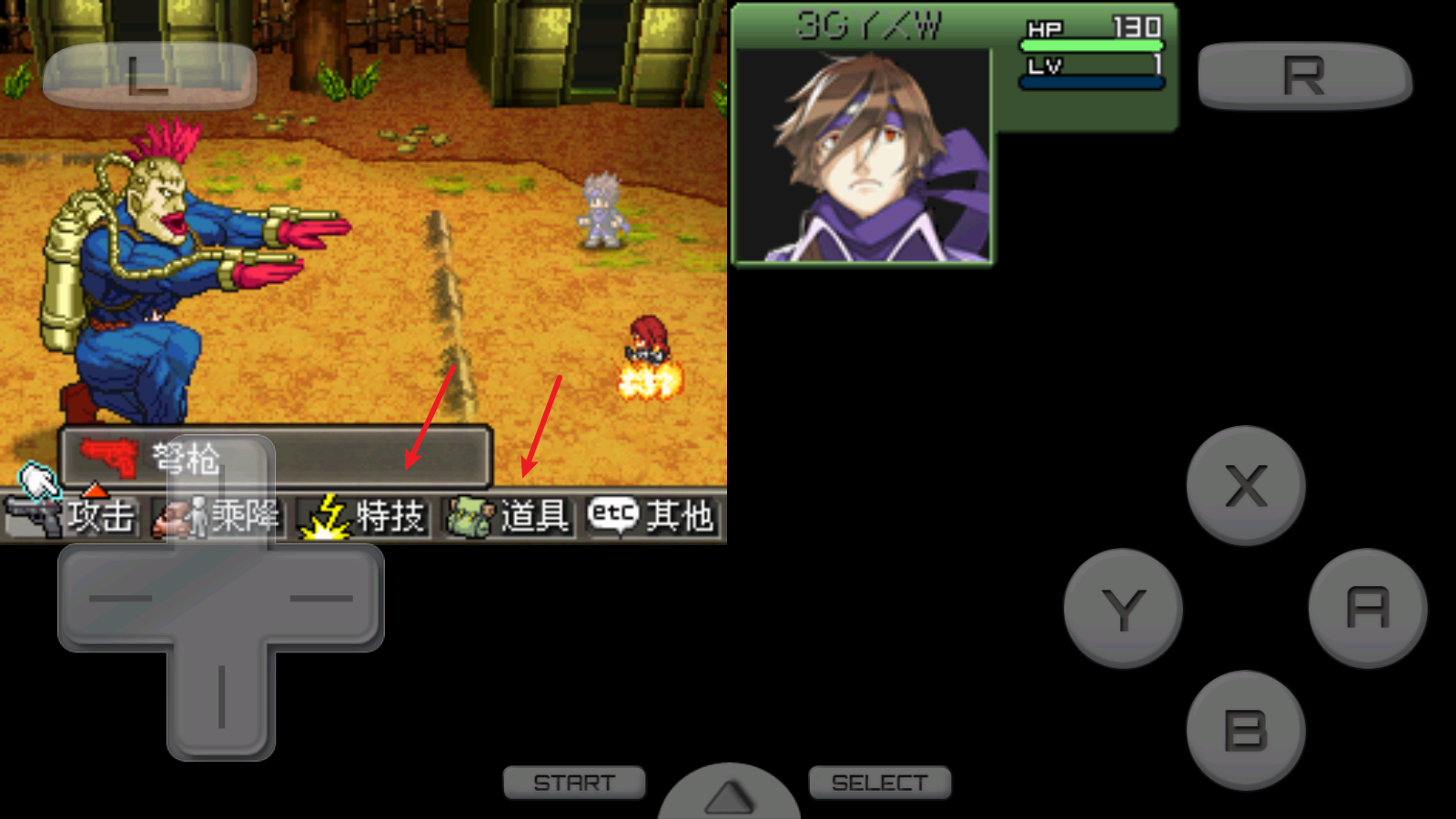Select the 攻击 attack command
The width and height of the screenshot is (1456, 819).
(73, 517)
